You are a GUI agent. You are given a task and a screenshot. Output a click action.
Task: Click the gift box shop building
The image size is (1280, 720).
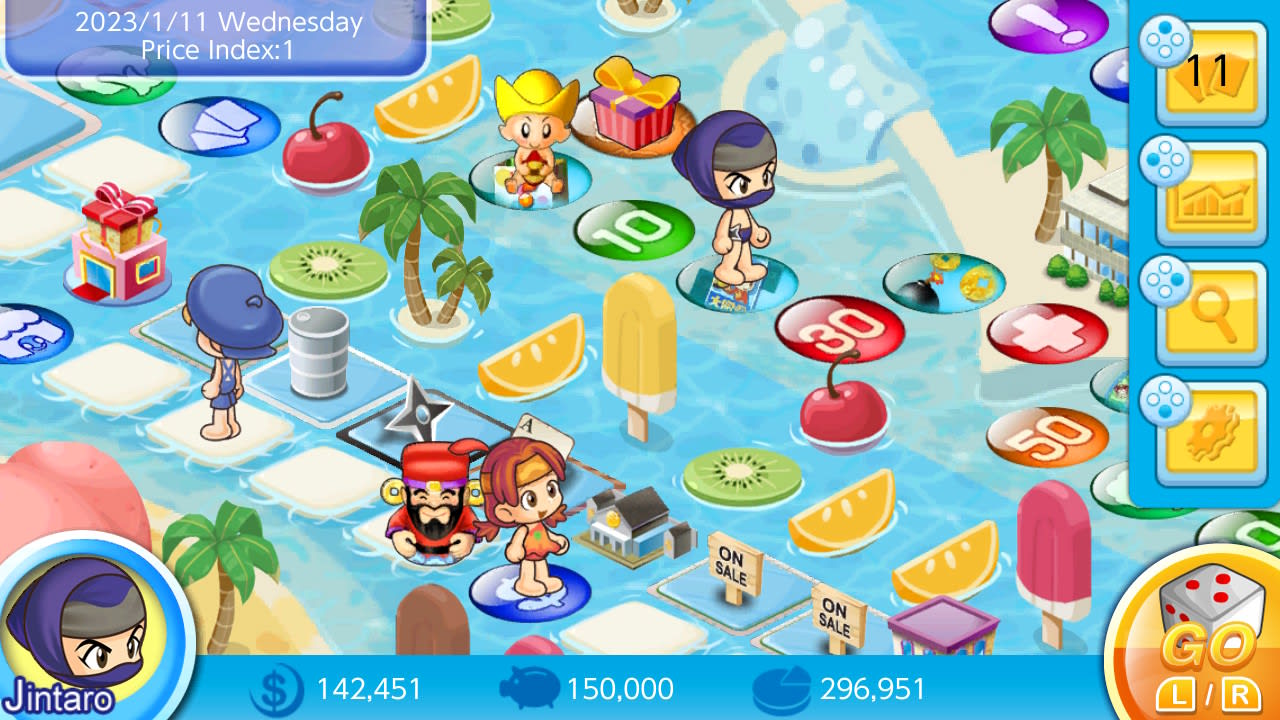(117, 242)
